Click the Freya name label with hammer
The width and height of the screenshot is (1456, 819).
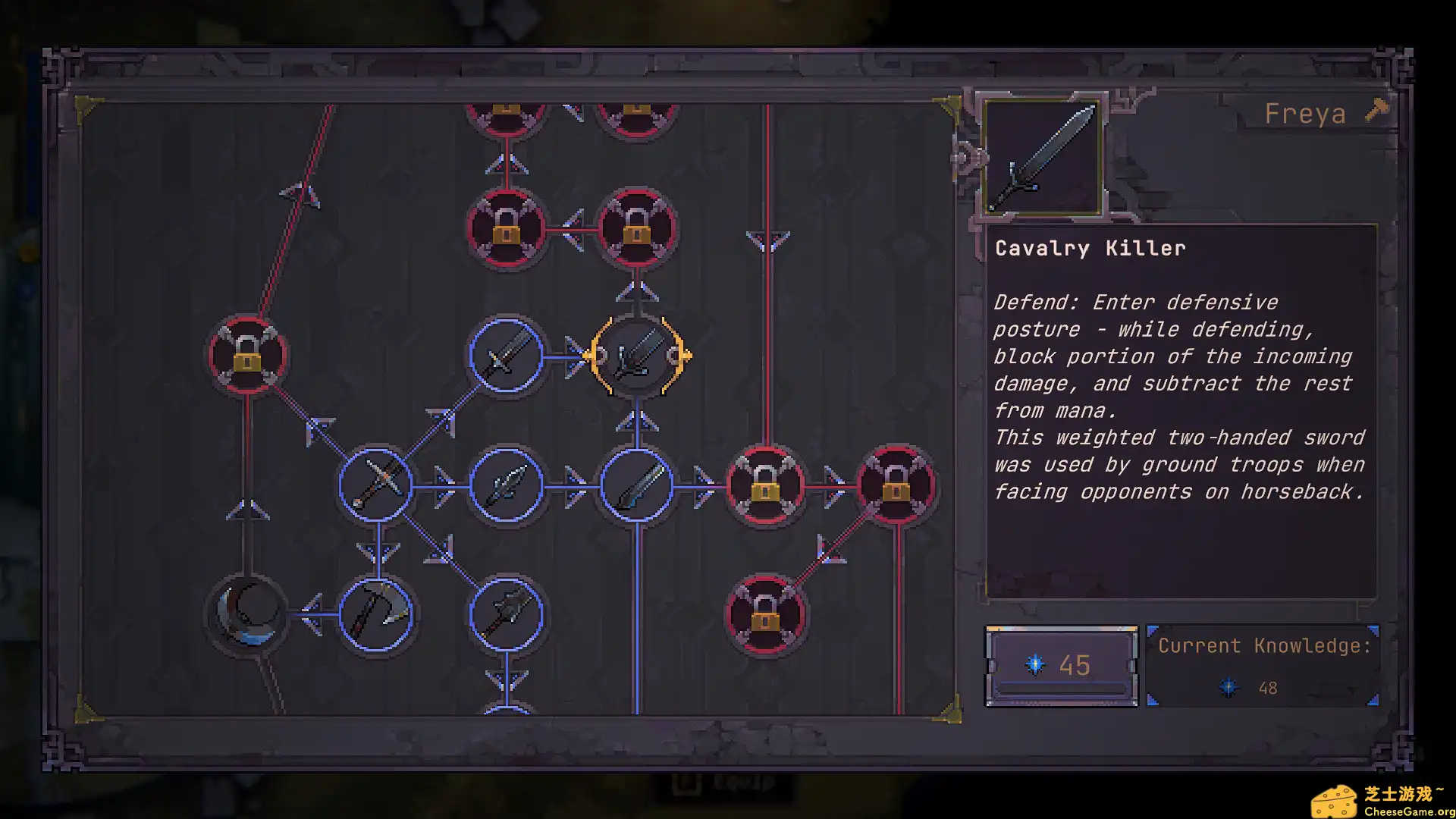point(1318,114)
